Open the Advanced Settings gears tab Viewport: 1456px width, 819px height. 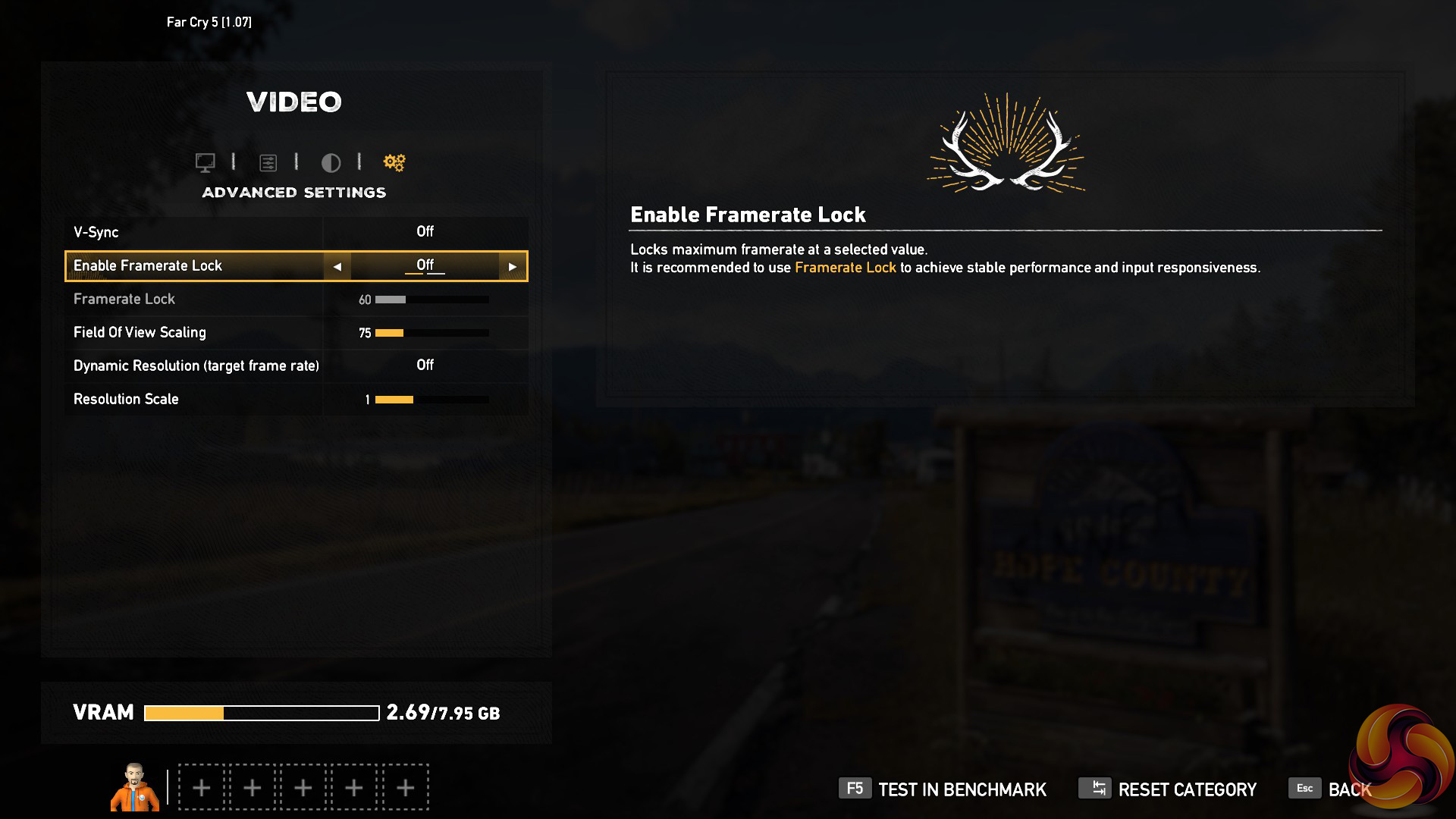394,162
